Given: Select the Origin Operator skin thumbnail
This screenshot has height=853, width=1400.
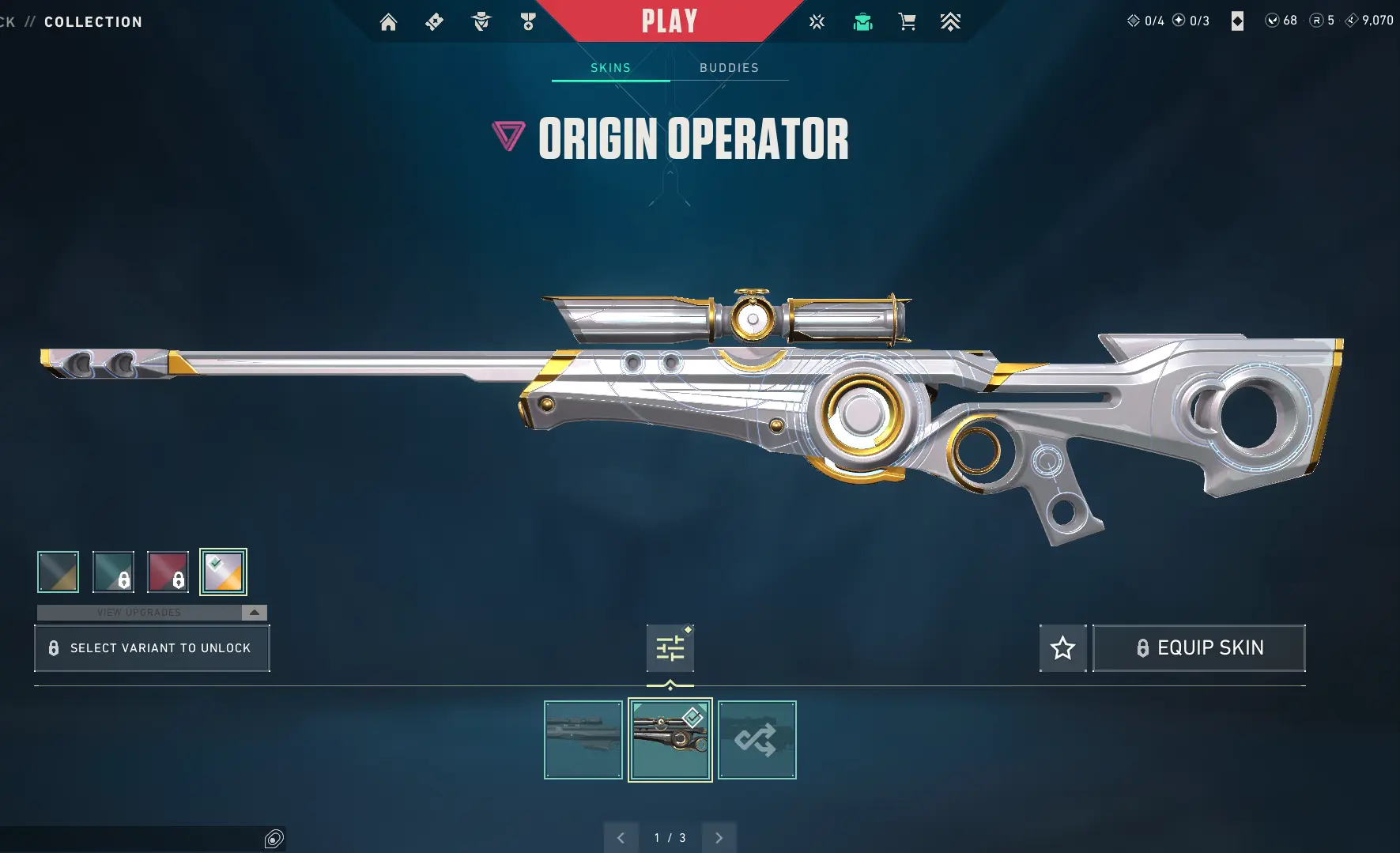Looking at the screenshot, I should (670, 740).
